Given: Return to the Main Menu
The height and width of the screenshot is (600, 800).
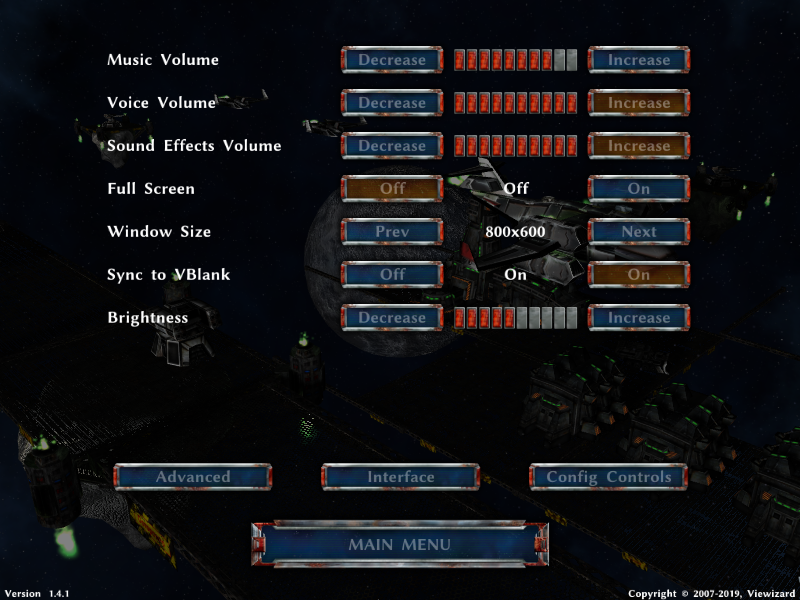Looking at the screenshot, I should (400, 545).
